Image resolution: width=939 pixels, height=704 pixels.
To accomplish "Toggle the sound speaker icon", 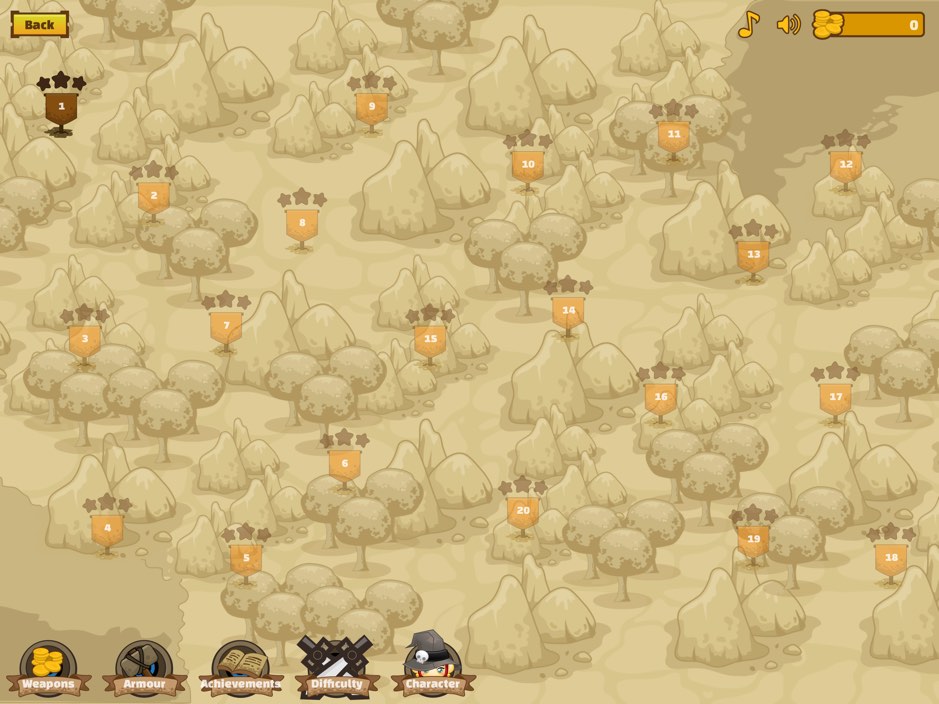I will (x=788, y=24).
